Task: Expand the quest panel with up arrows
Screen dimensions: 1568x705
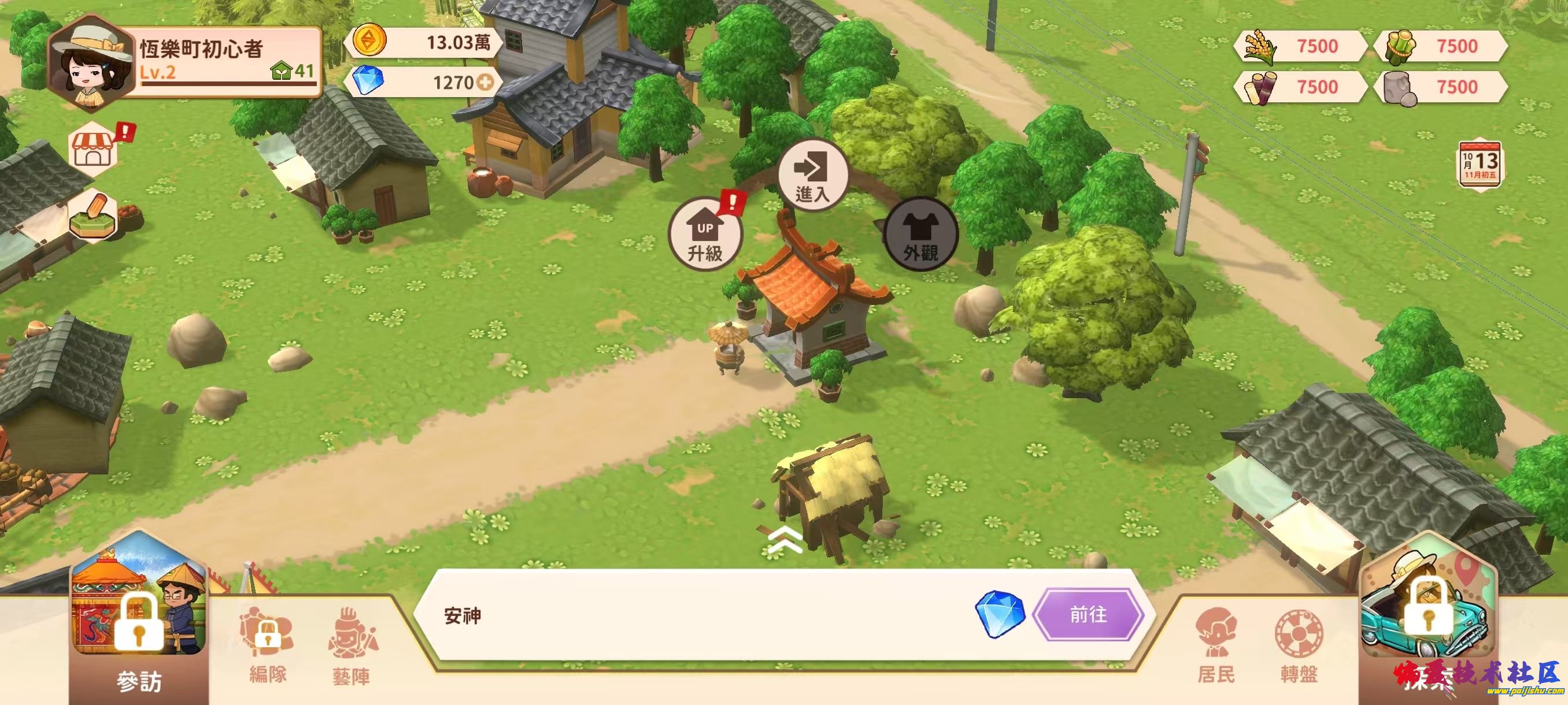Action: tap(785, 540)
